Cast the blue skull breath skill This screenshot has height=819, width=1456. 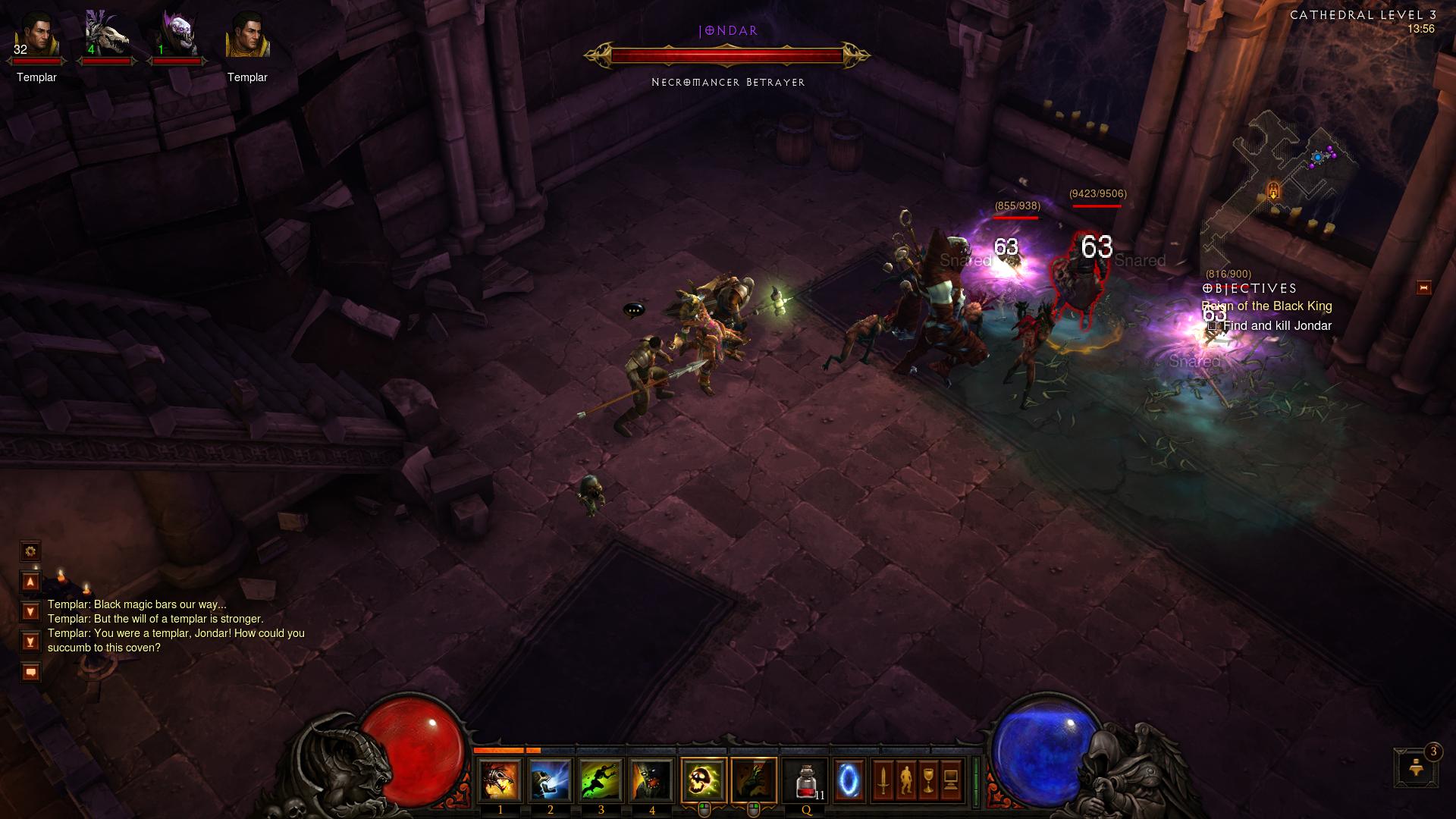pyautogui.click(x=551, y=780)
